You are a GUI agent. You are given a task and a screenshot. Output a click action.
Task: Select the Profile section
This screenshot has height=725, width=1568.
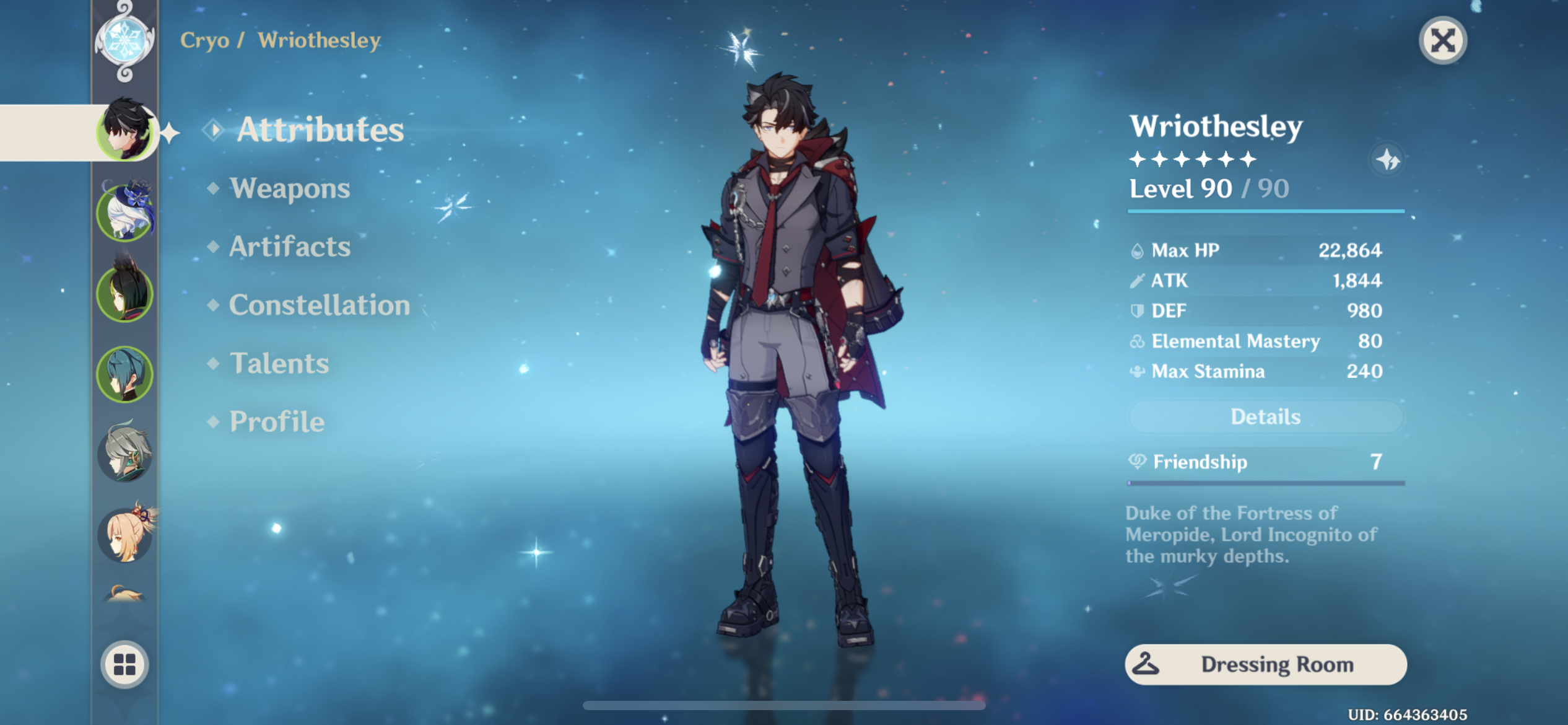click(276, 421)
